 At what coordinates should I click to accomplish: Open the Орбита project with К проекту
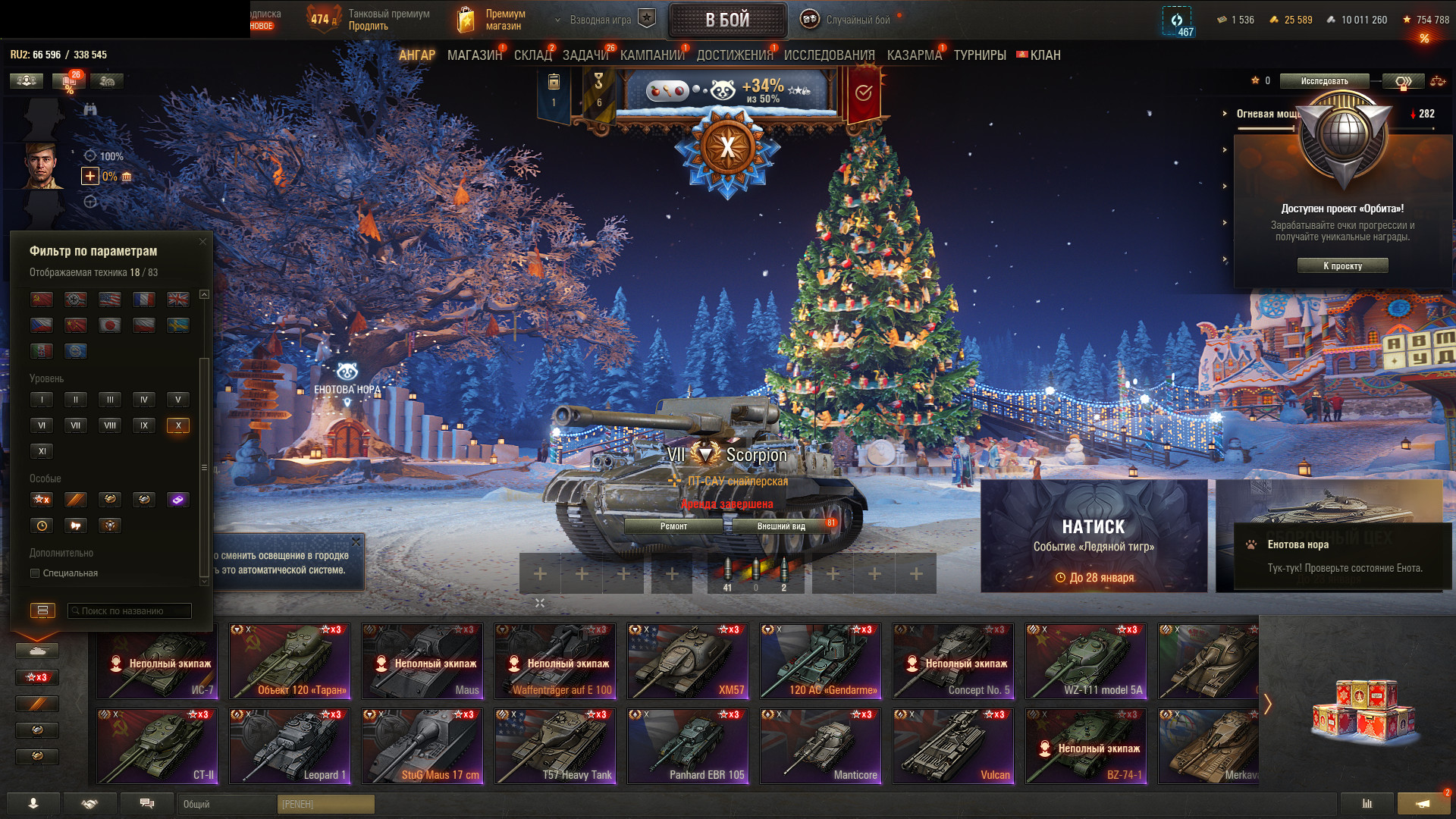1342,266
